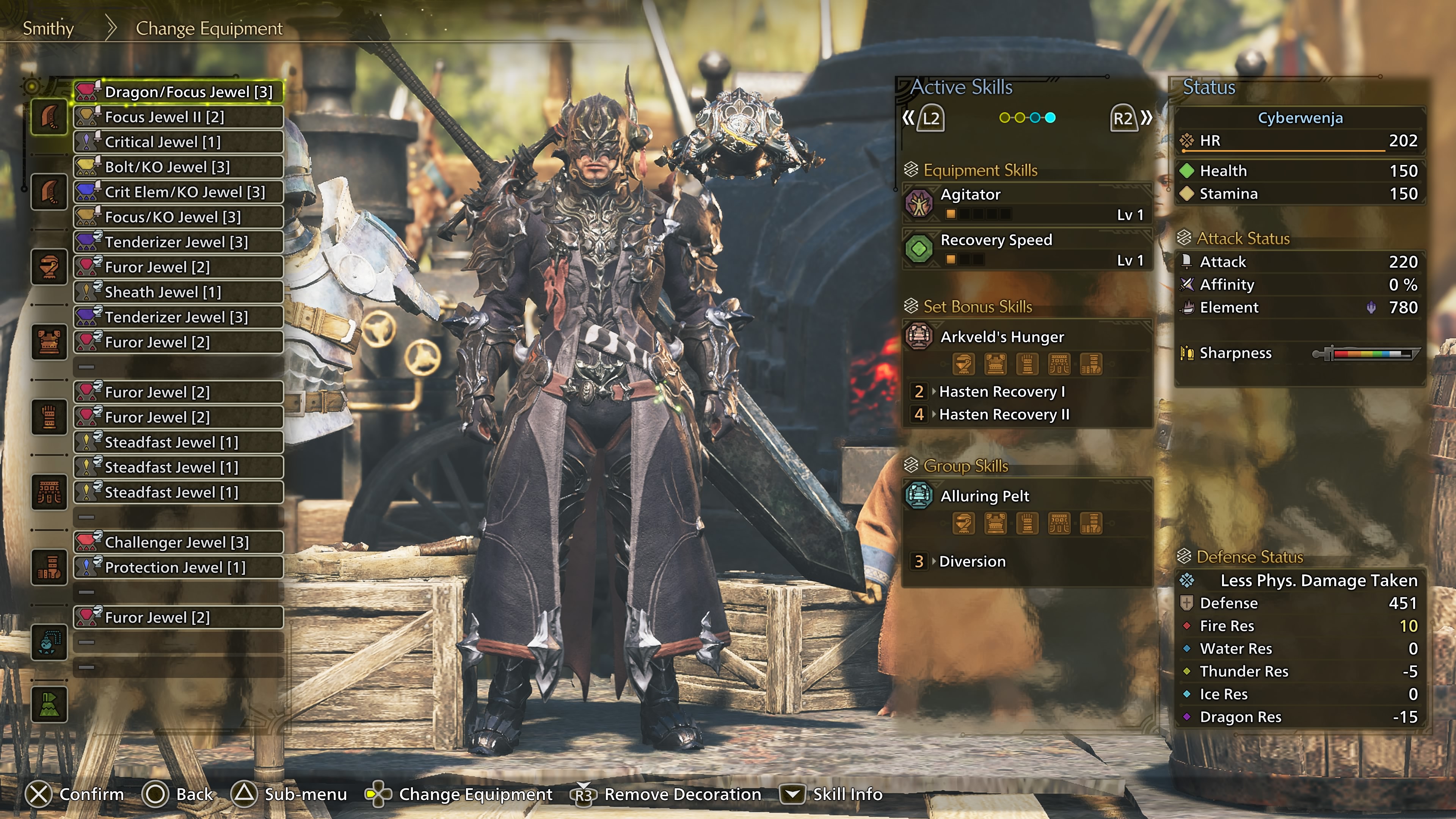The height and width of the screenshot is (819, 1456).
Task: Show the Arkveld's Hunger set bonus
Action: (x=1026, y=337)
